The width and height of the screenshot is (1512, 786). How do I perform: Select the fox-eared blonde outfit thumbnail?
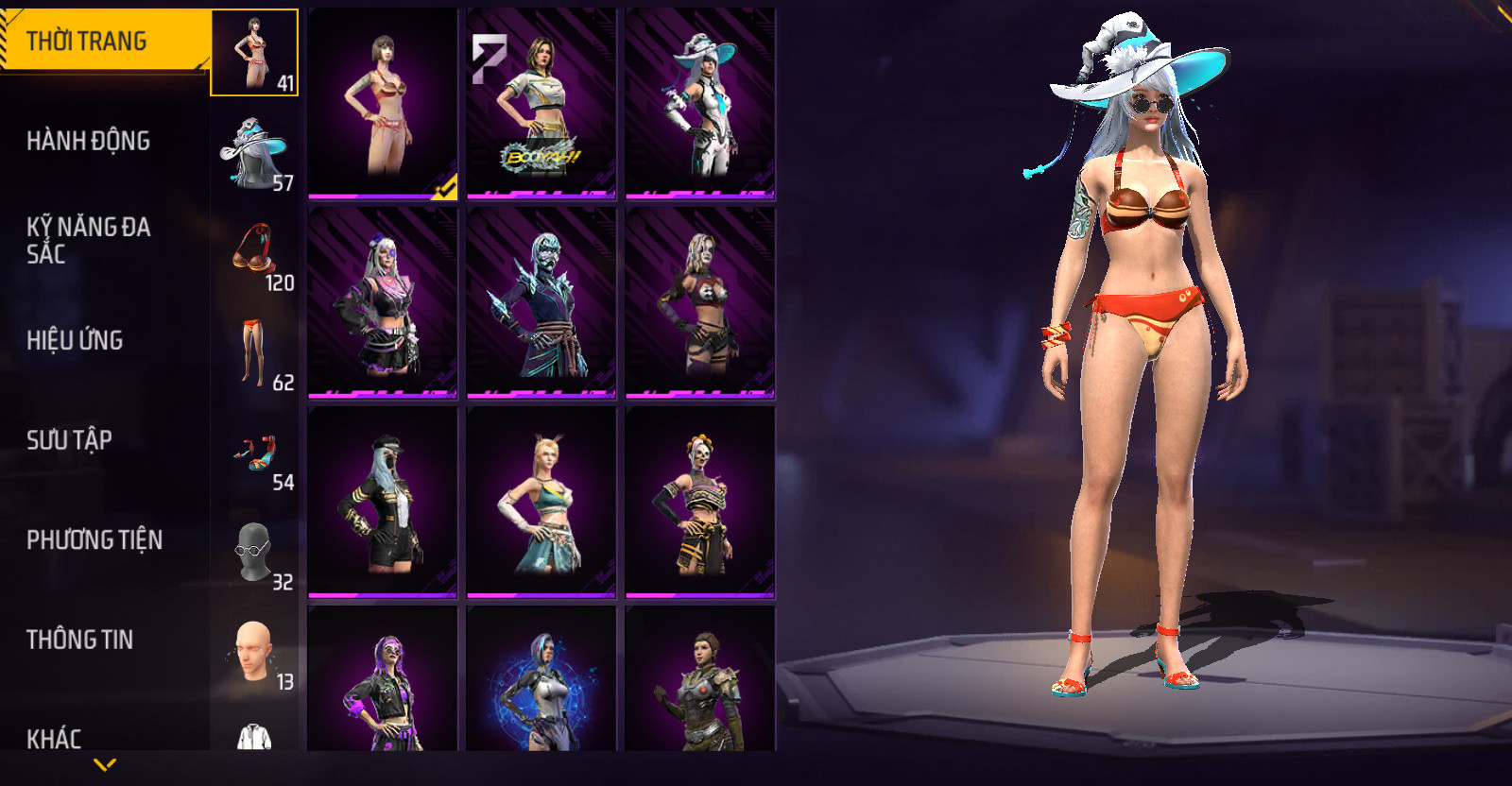click(x=541, y=503)
